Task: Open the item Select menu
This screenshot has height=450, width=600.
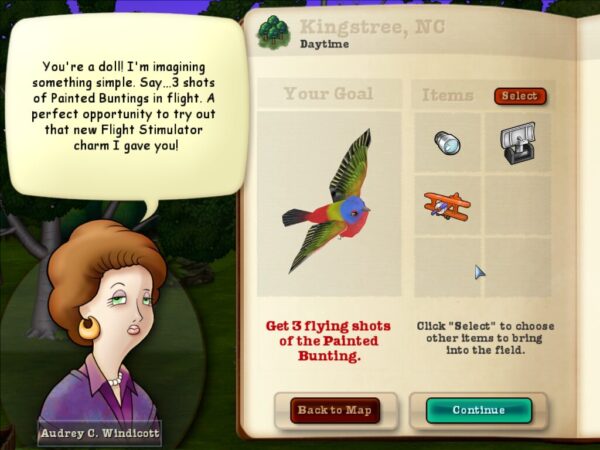Action: coord(519,96)
